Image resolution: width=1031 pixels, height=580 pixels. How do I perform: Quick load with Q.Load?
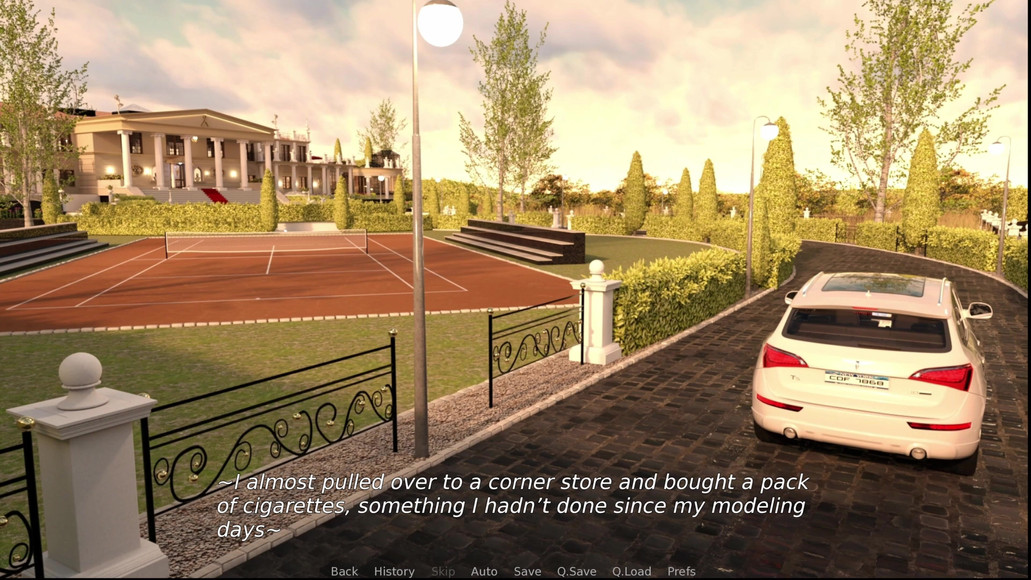632,571
